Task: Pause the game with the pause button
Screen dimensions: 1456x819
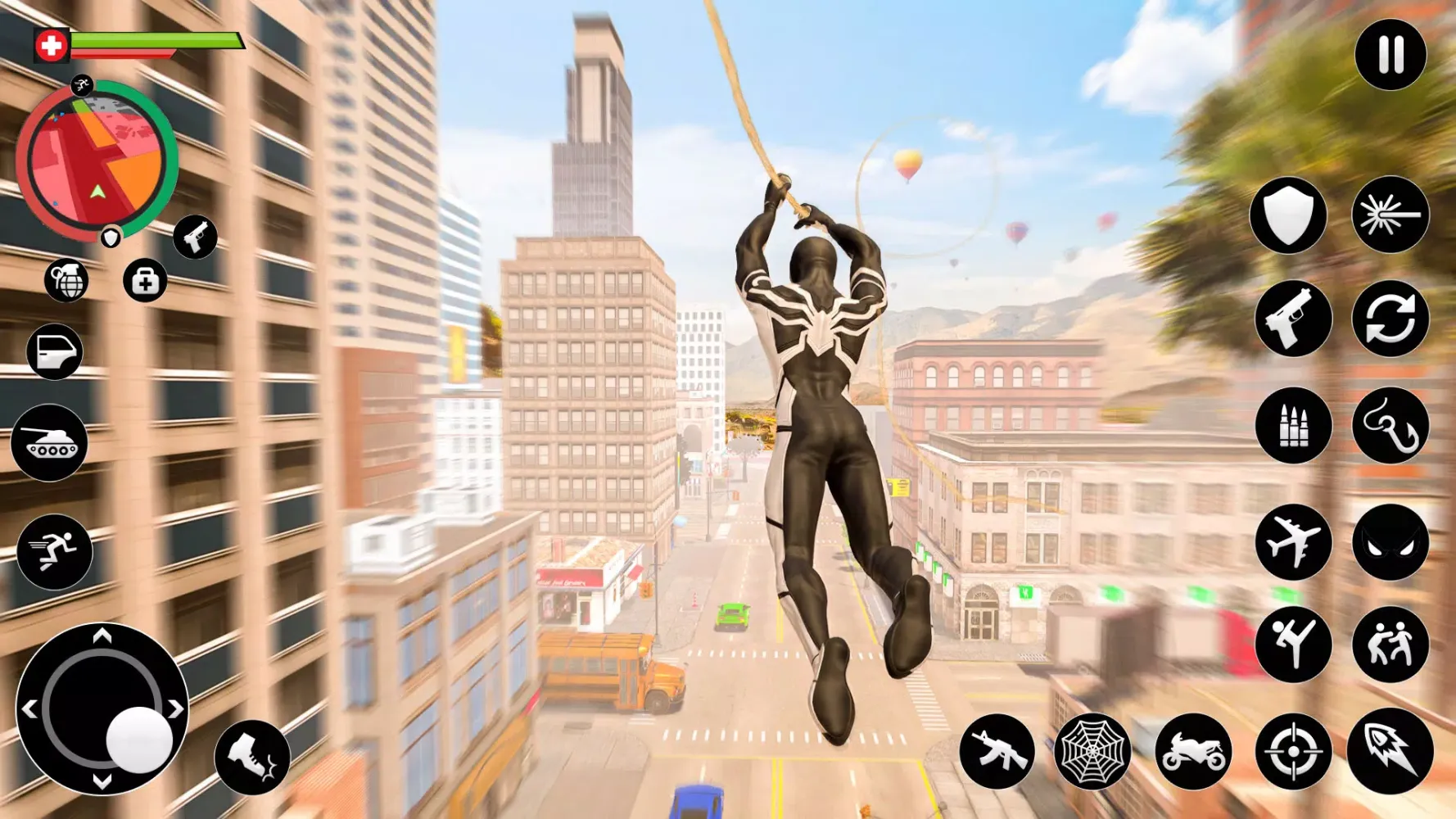Action: (1390, 55)
